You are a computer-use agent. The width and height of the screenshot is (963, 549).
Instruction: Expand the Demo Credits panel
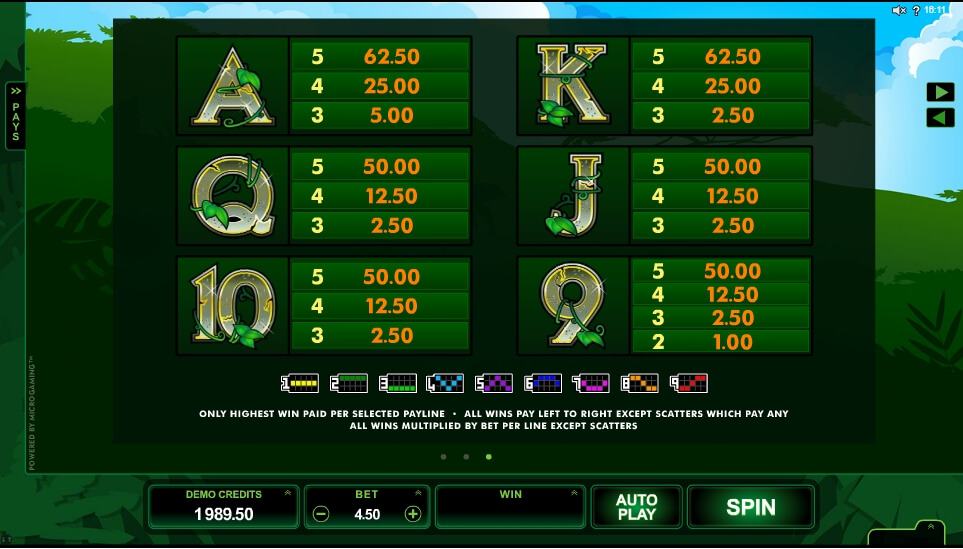click(x=288, y=493)
